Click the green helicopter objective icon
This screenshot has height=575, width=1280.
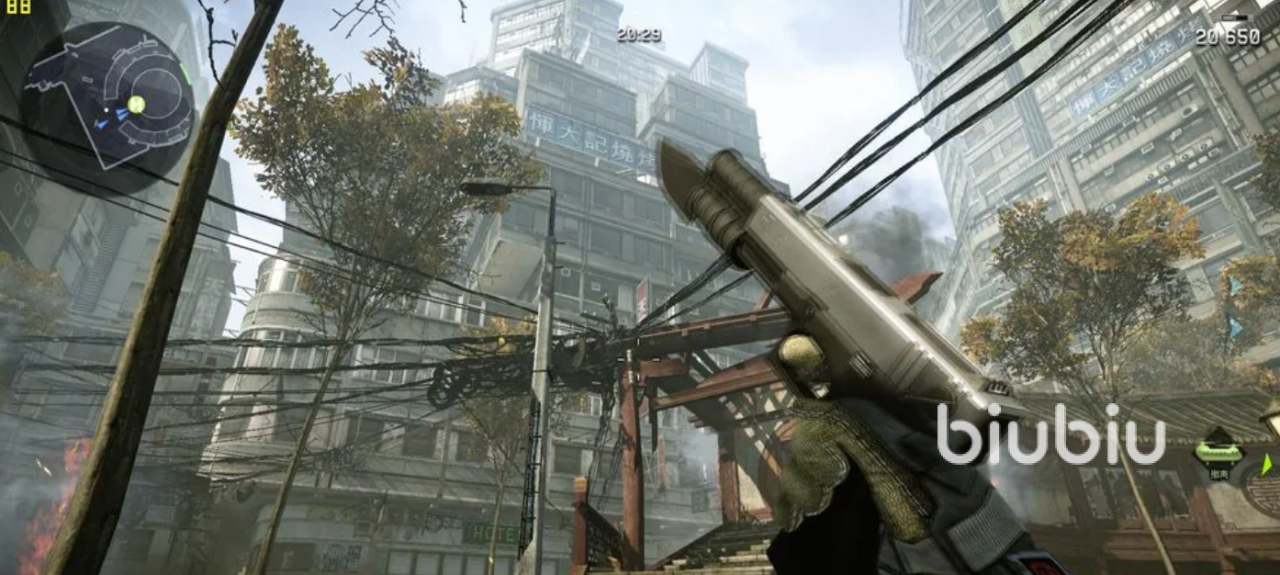(1218, 453)
